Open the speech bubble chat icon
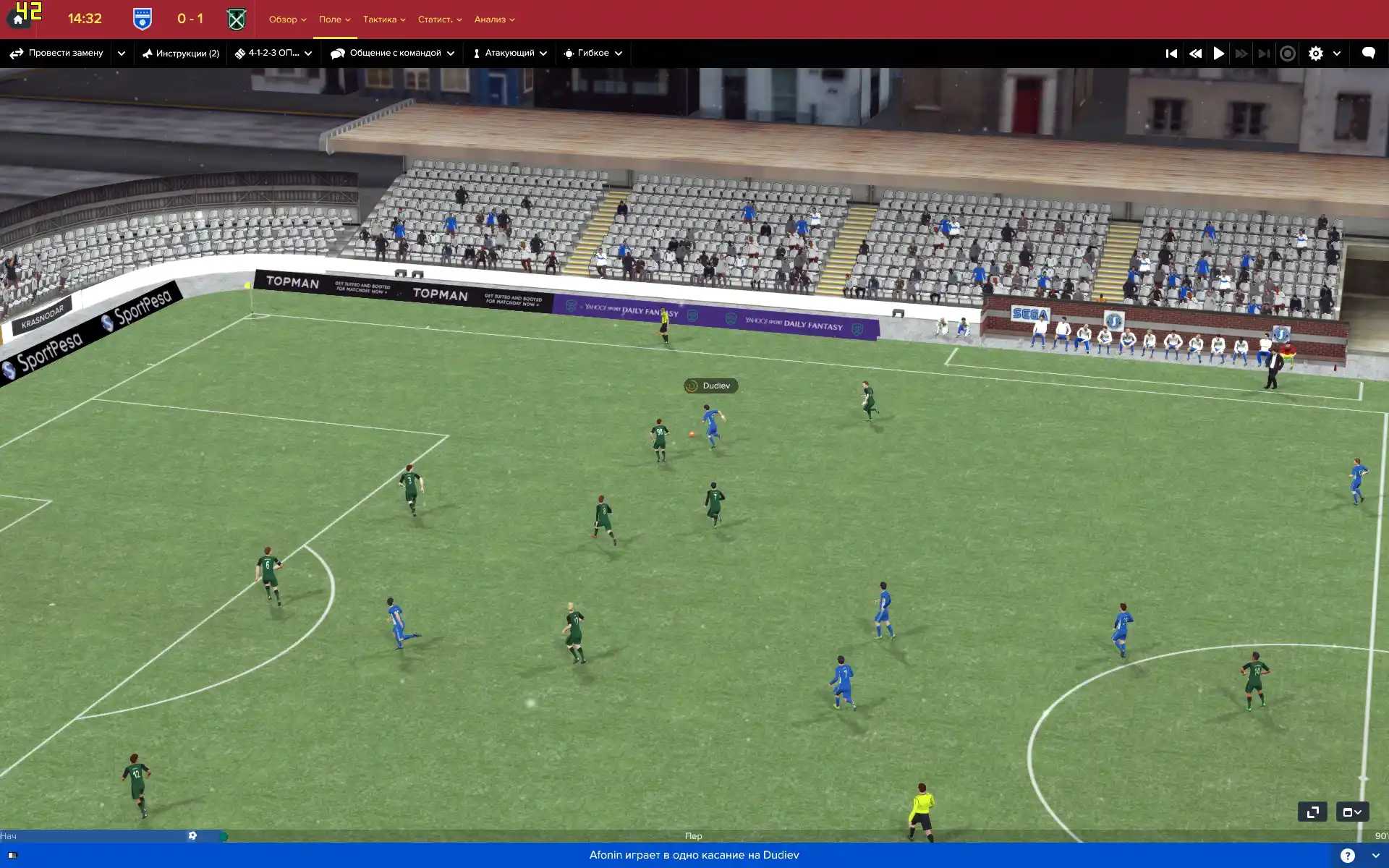This screenshot has height=868, width=1389. pyautogui.click(x=1368, y=53)
